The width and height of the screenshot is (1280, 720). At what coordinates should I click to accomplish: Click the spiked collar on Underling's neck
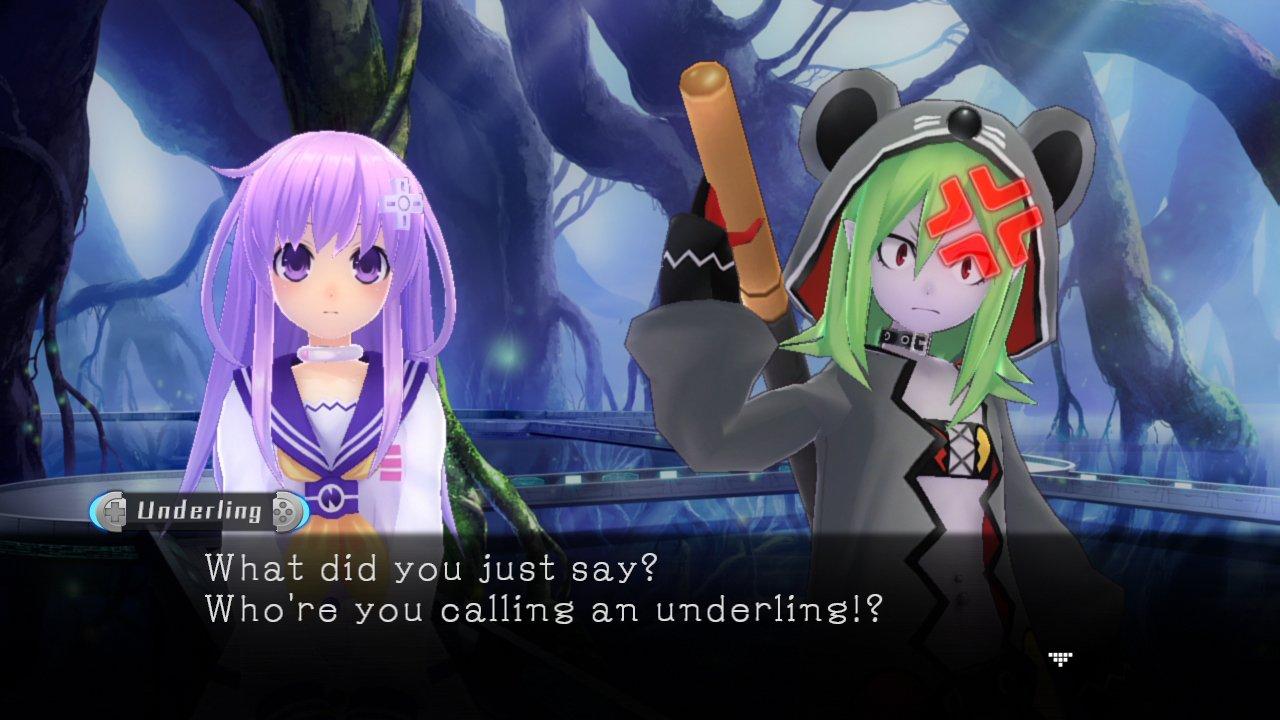tap(905, 339)
